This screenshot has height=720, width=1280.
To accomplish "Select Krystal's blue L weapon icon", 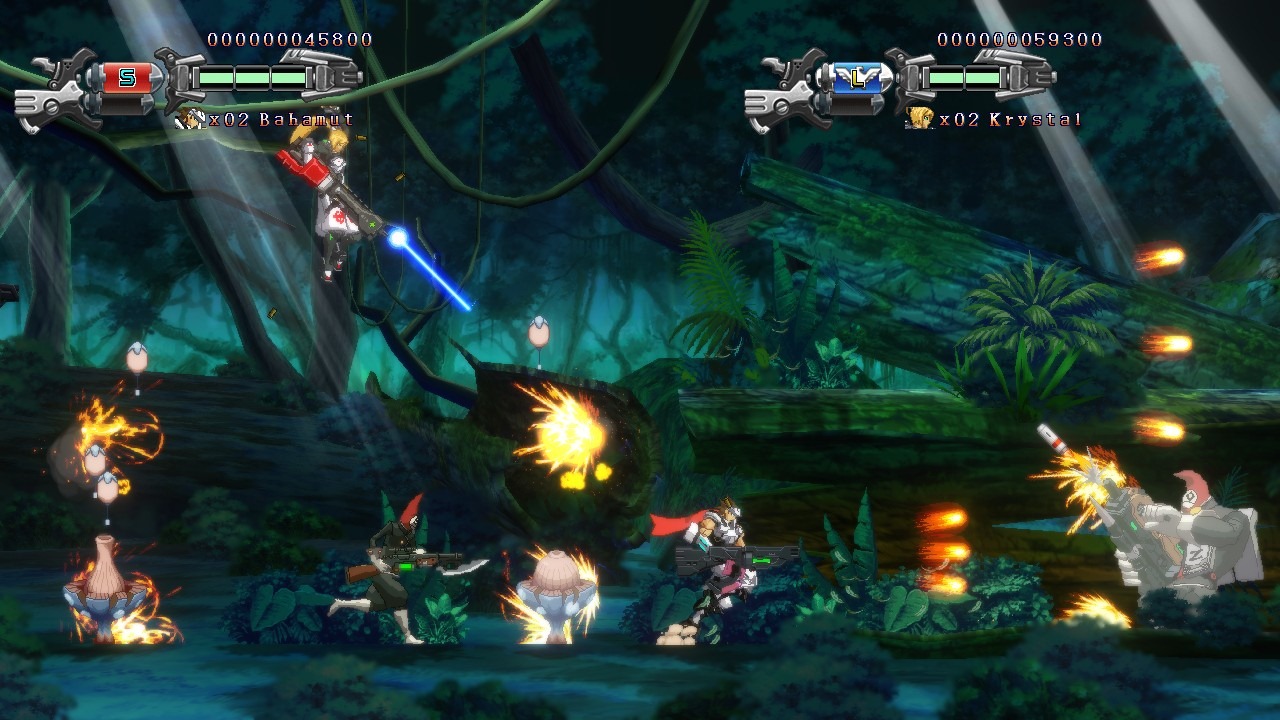I will point(857,78).
